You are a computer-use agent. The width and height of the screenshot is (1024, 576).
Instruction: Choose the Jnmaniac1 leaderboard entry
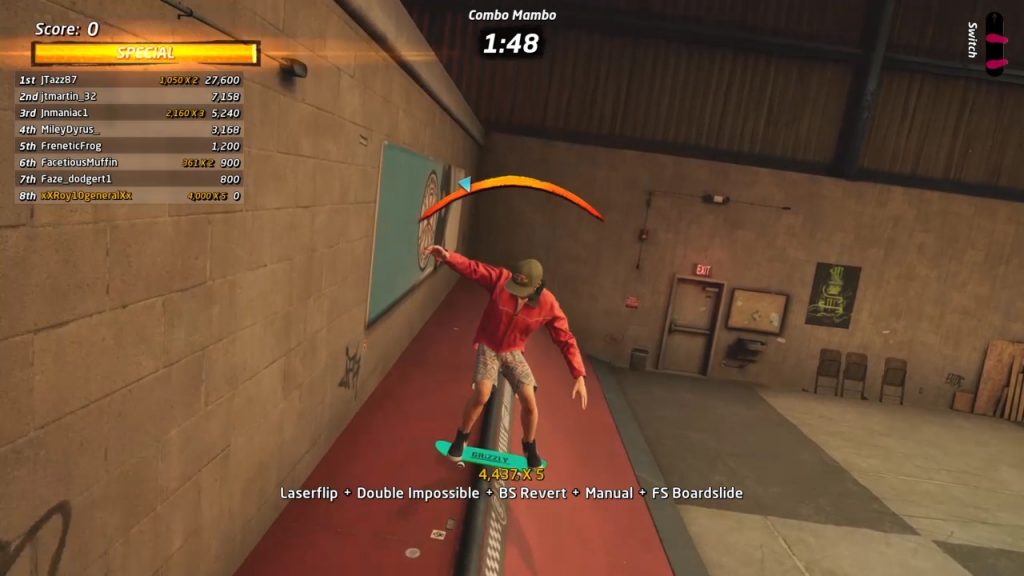pyautogui.click(x=130, y=113)
